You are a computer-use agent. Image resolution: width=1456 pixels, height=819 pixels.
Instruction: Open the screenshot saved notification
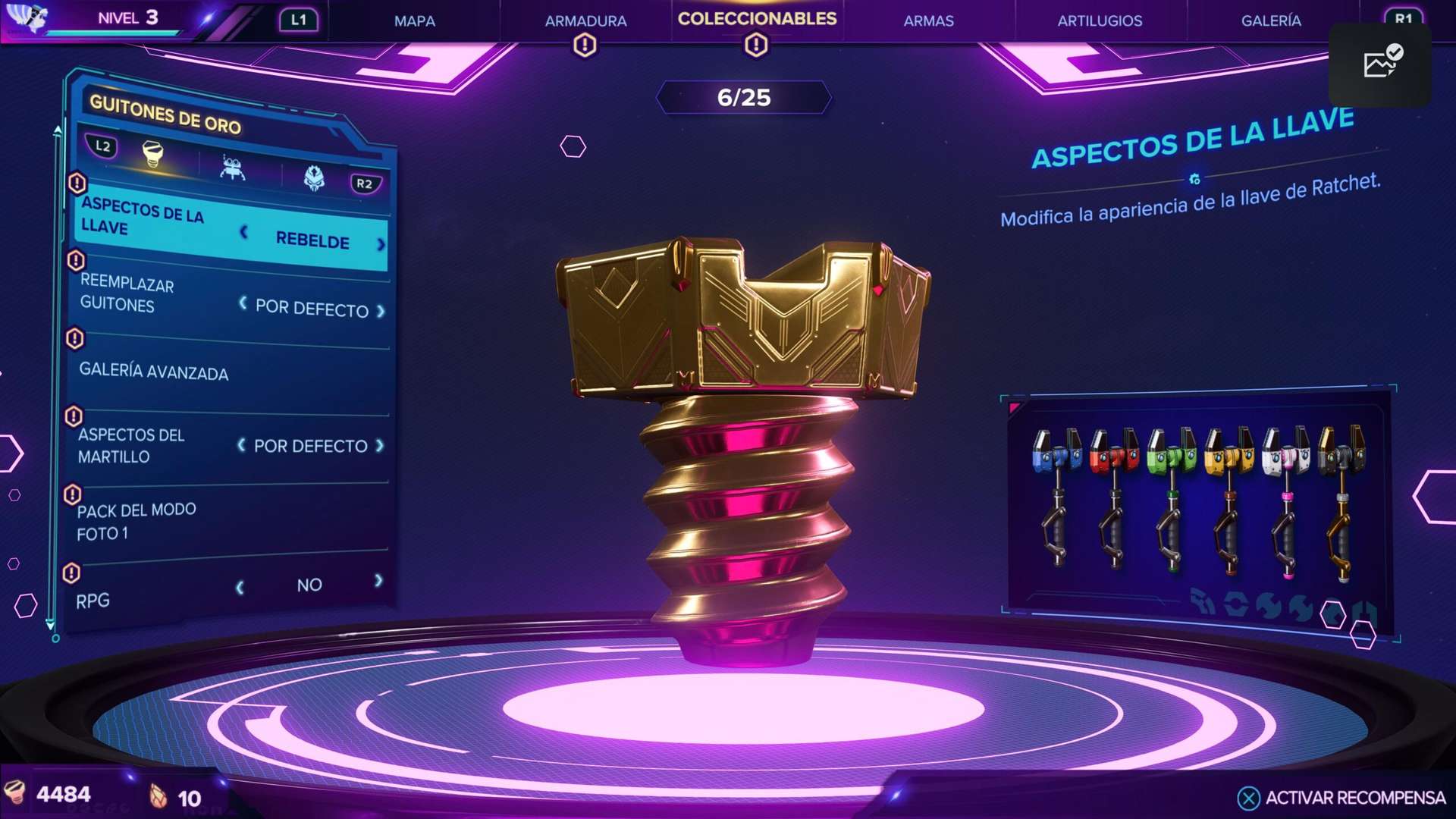point(1380,64)
